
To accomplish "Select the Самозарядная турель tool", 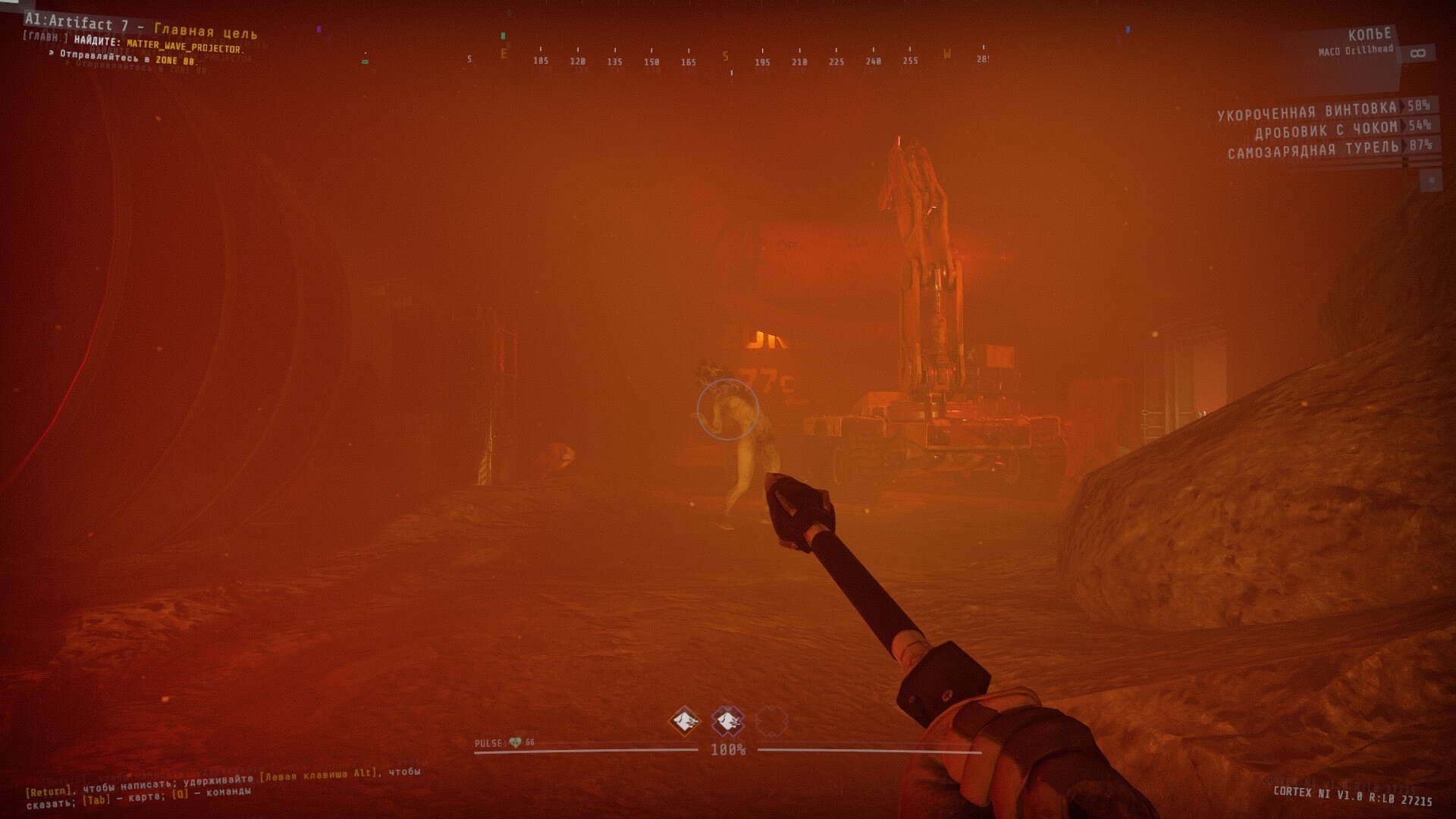I will pos(1313,150).
